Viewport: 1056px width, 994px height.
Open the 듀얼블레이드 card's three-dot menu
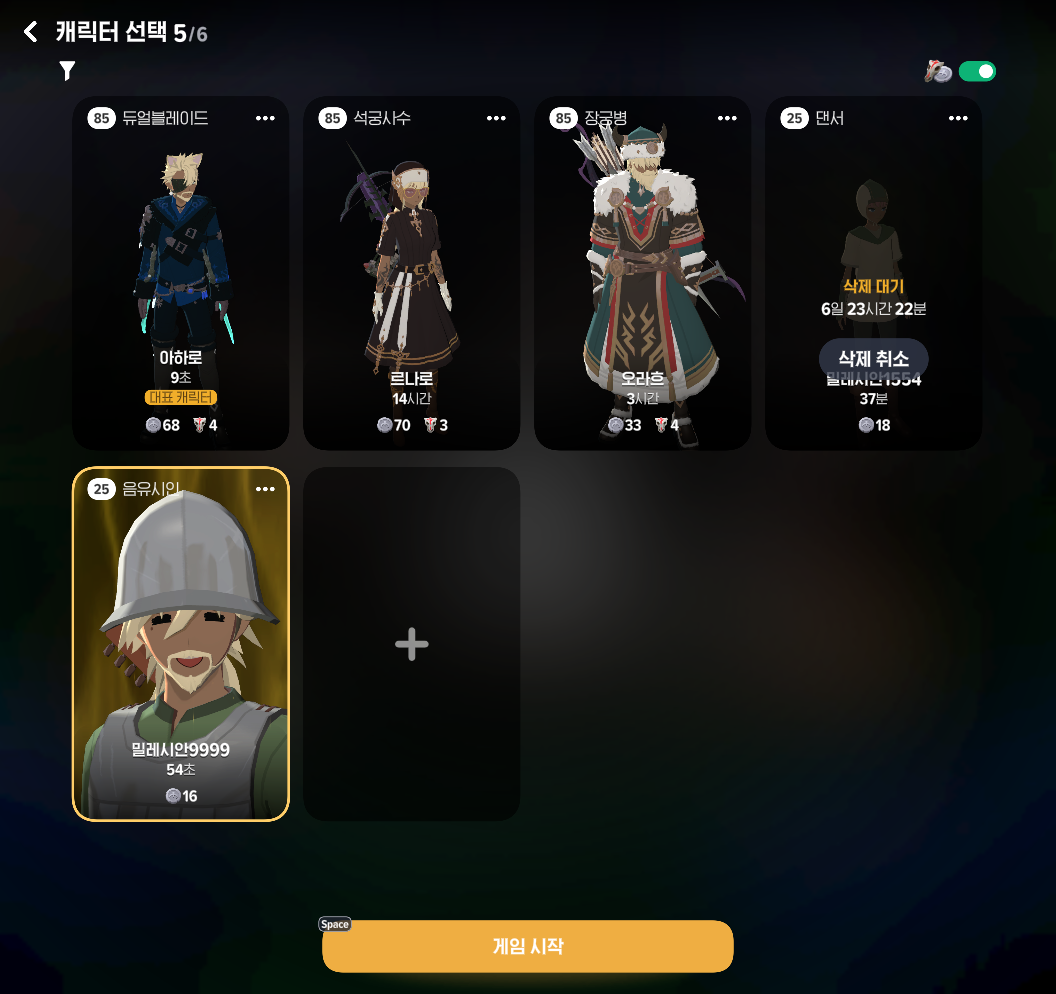pyautogui.click(x=265, y=118)
